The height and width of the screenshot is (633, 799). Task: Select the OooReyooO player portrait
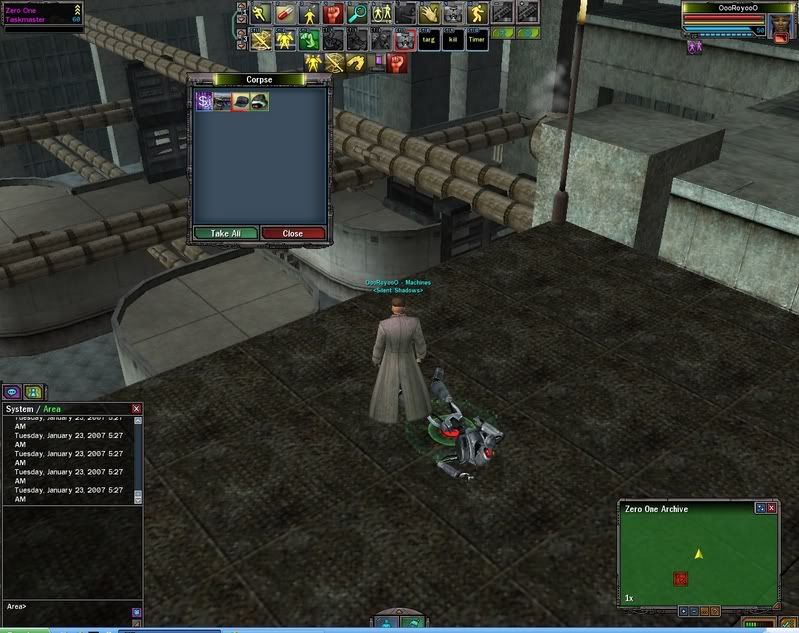click(781, 23)
